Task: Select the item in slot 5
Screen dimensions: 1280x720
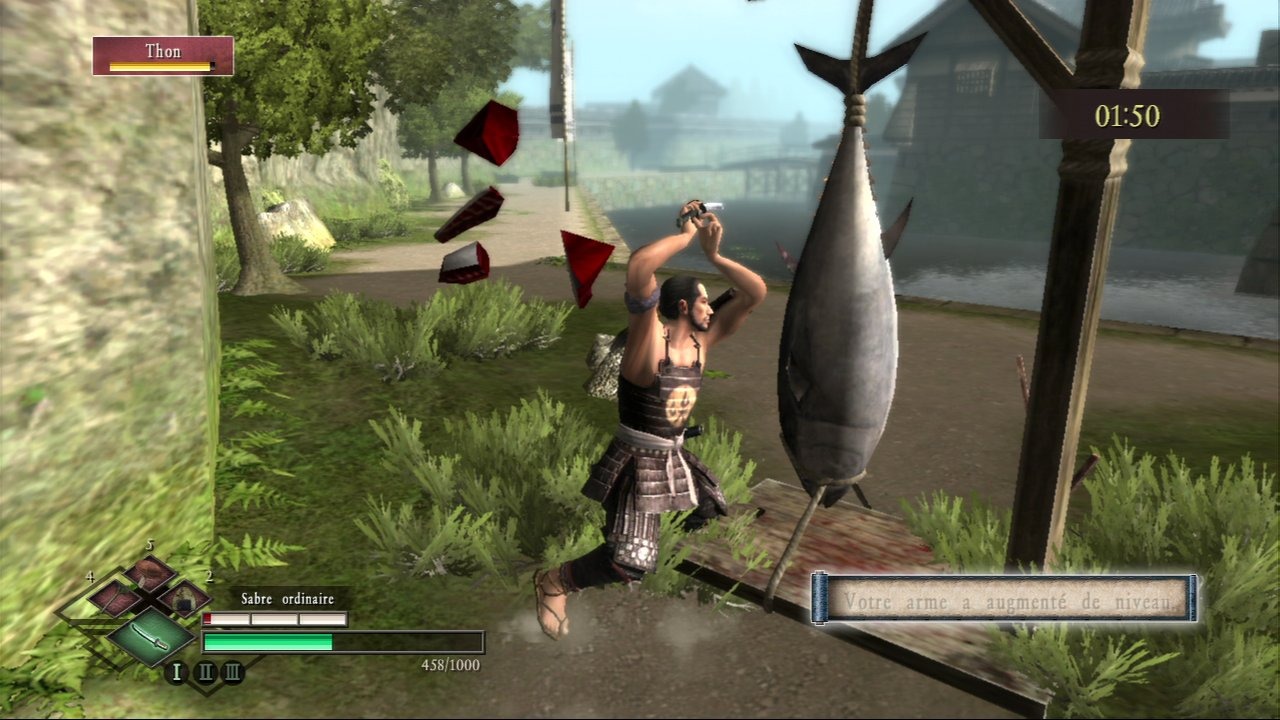Action: 150,573
